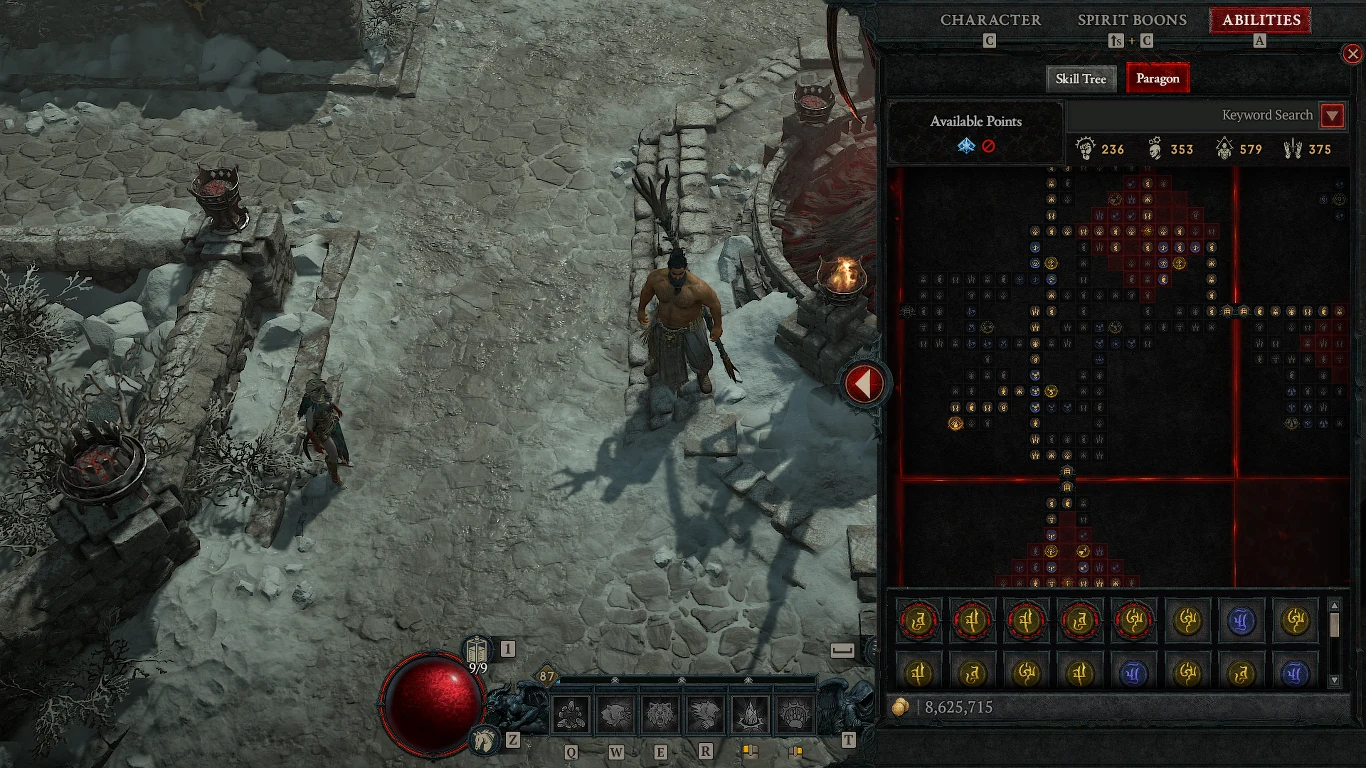Click the Willpower attribute icon showing 579
This screenshot has height=768, width=1366.
point(1224,149)
